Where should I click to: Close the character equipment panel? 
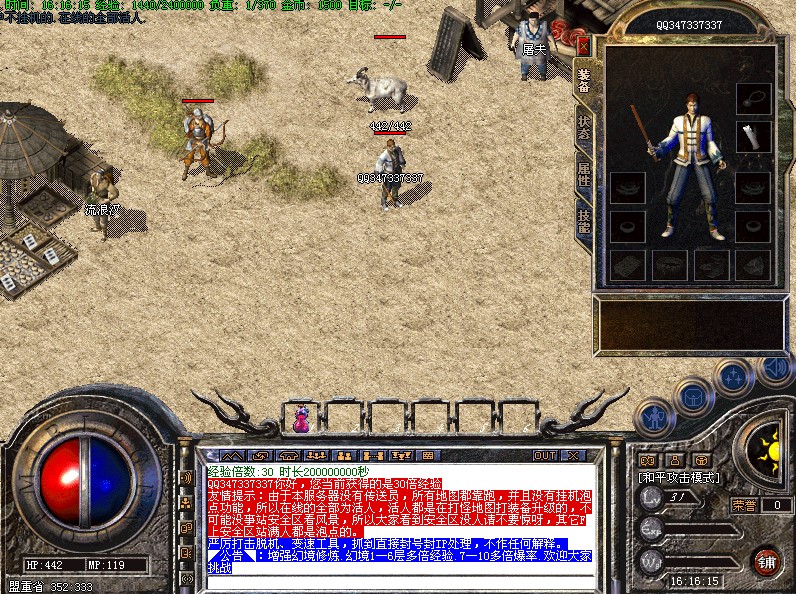click(584, 46)
